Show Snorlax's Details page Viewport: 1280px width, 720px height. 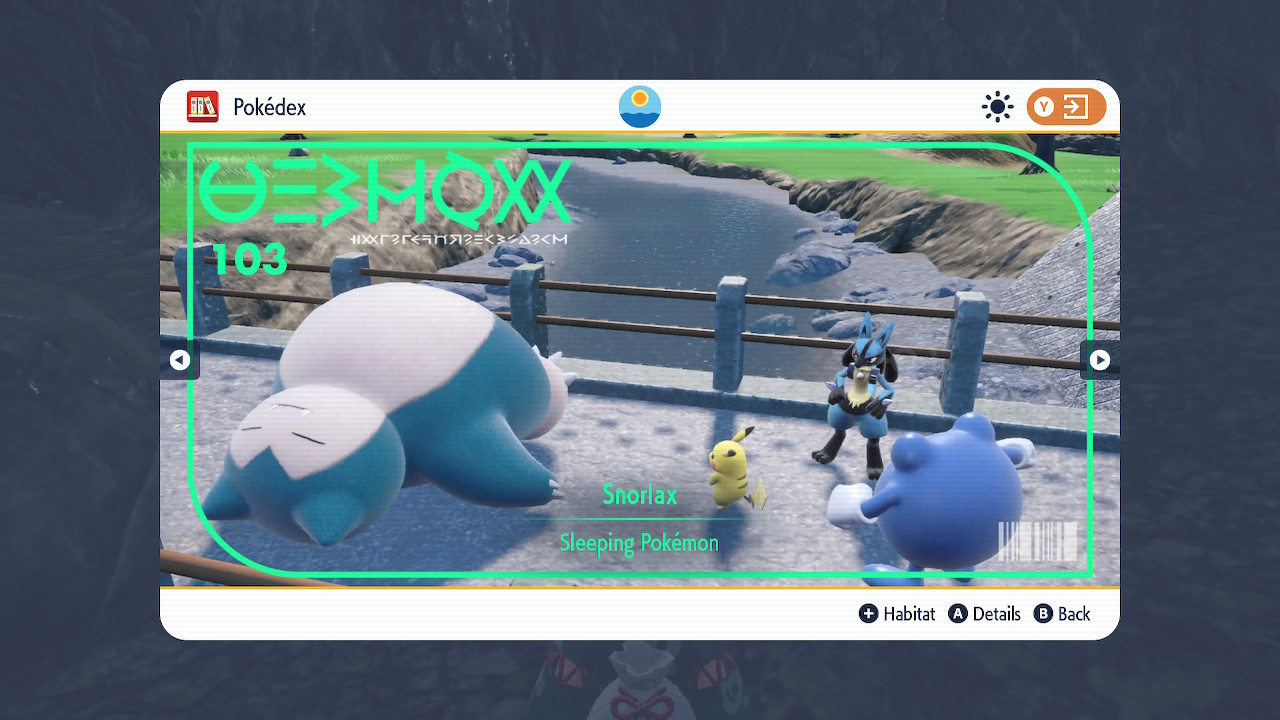click(x=985, y=614)
